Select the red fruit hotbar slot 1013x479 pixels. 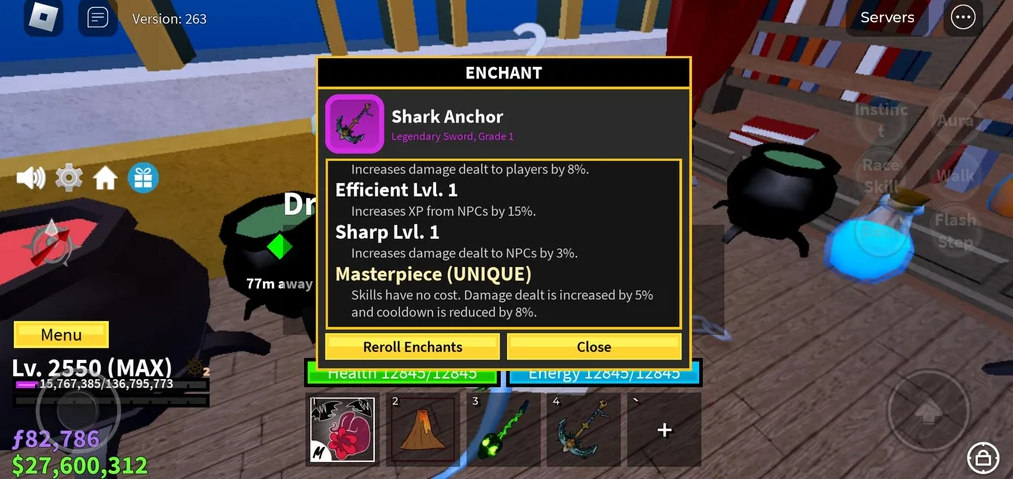point(342,429)
